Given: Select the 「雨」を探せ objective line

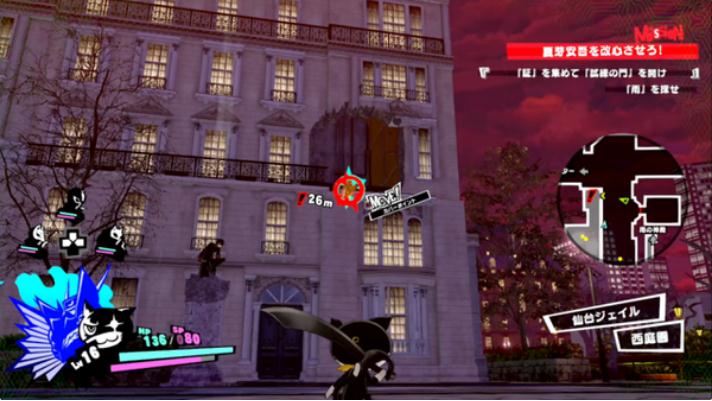Looking at the screenshot, I should pyautogui.click(x=592, y=91).
